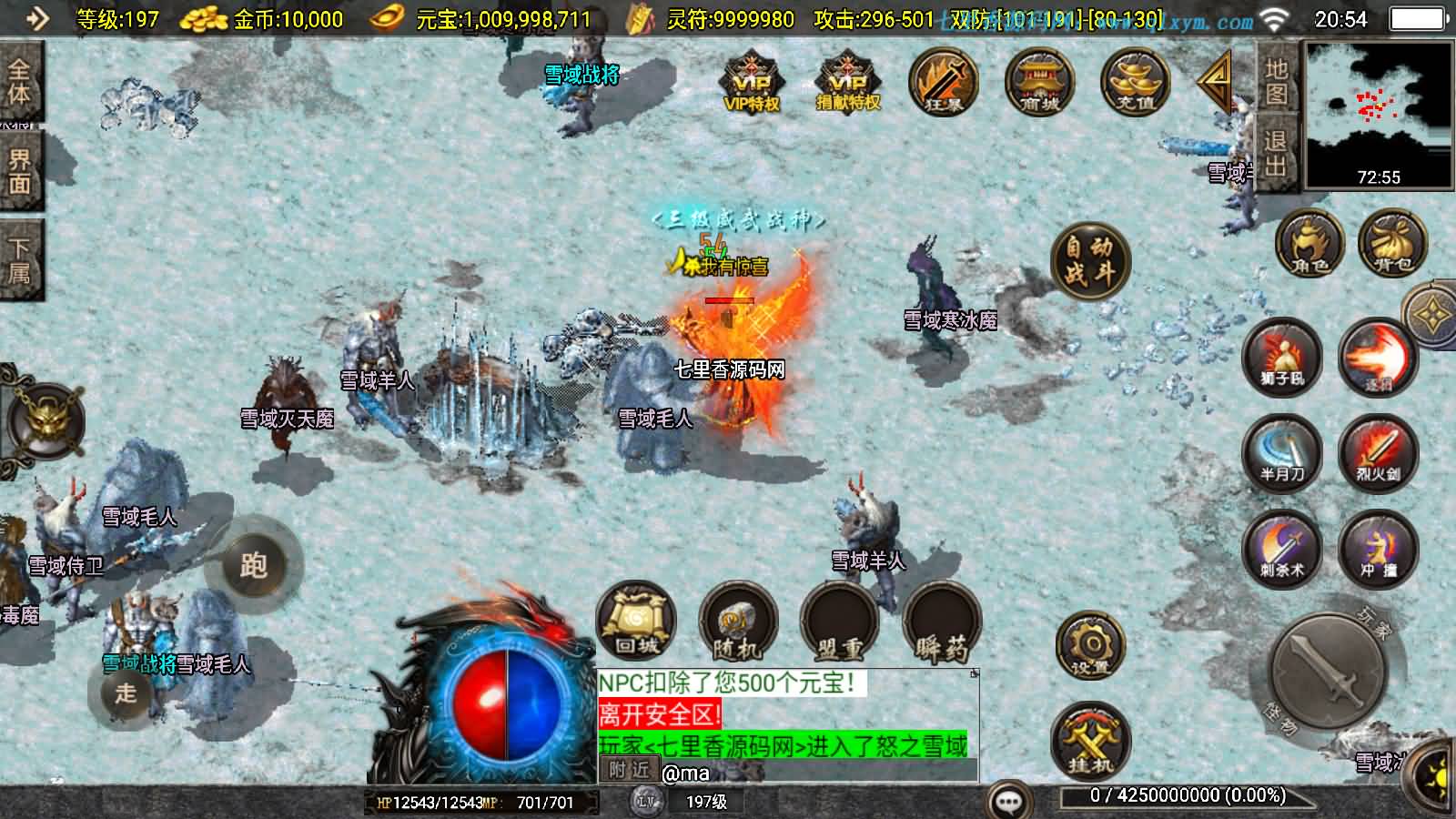Open the VIP特权 privileges menu
Screen dimensions: 1456x819
coord(752,82)
